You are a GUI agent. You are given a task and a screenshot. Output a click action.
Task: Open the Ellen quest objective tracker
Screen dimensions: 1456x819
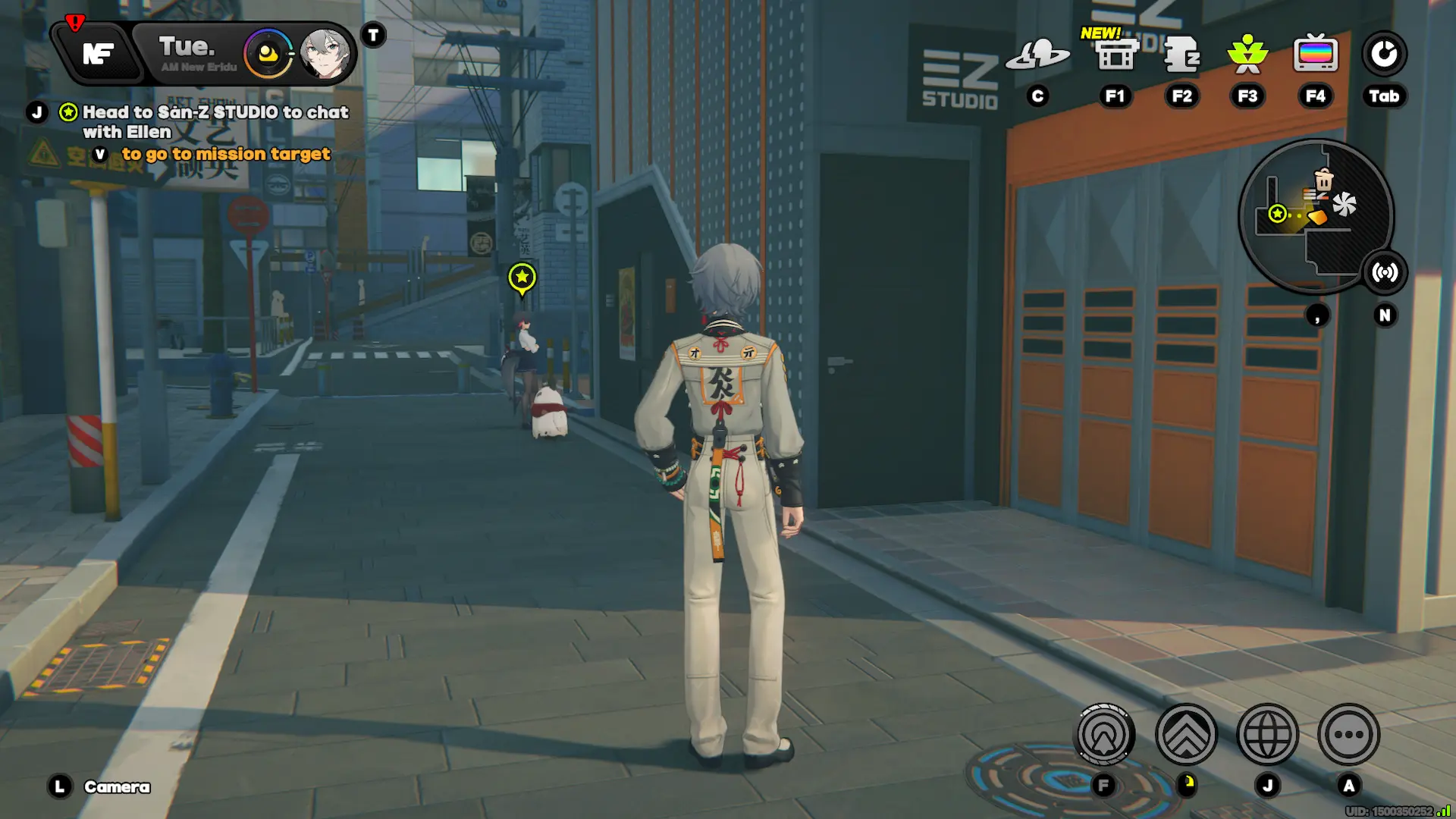tap(215, 121)
